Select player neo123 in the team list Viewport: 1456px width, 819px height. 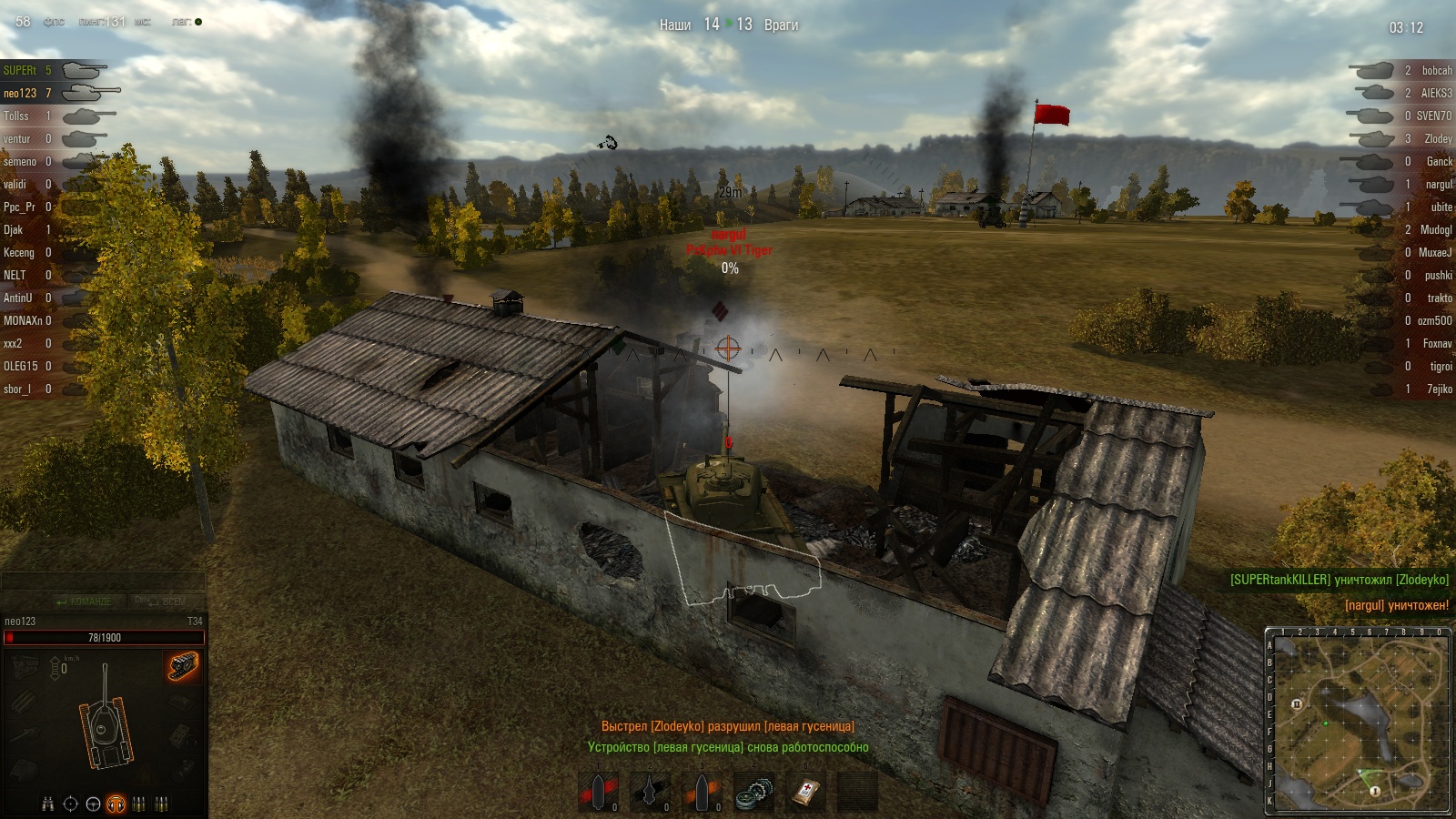(20, 93)
